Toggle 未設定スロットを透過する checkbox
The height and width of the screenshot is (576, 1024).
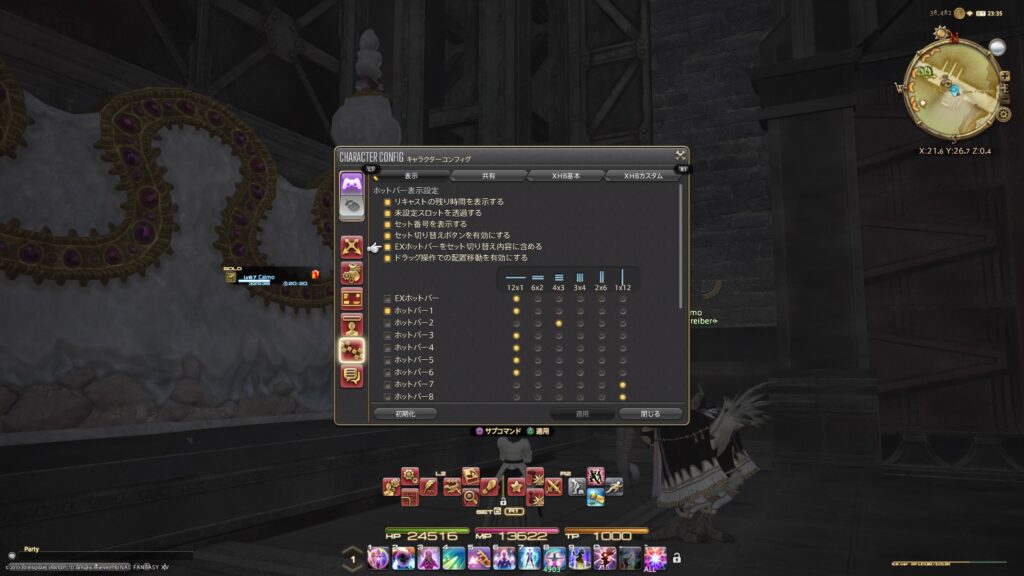pos(388,212)
